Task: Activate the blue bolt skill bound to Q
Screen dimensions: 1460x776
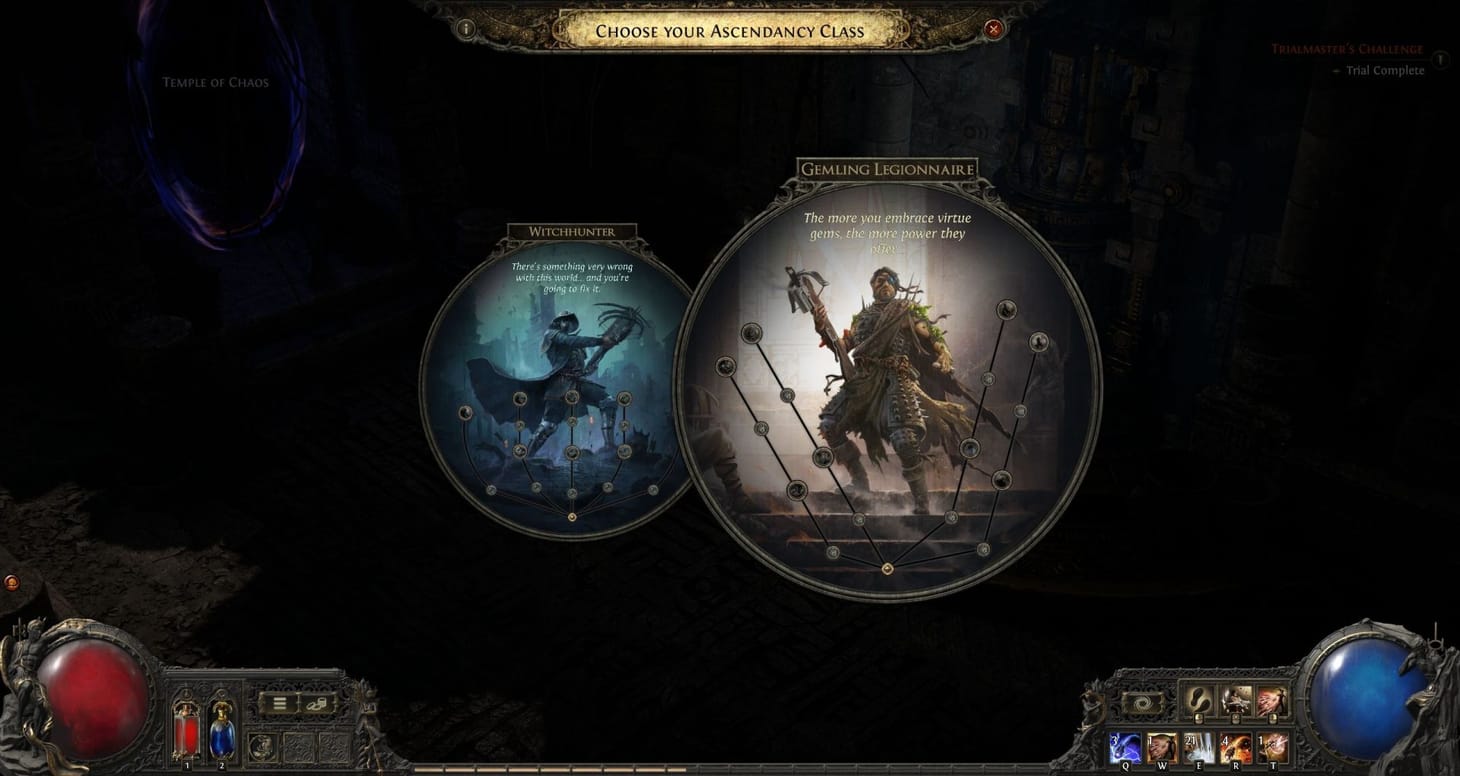Action: tap(1125, 745)
